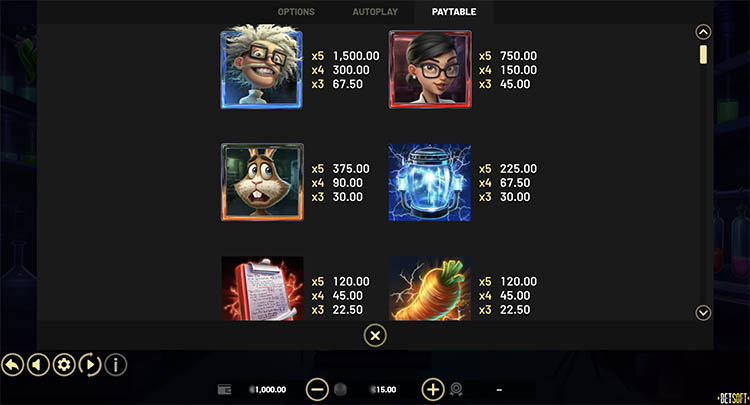Open the settings gear icon

pos(64,364)
